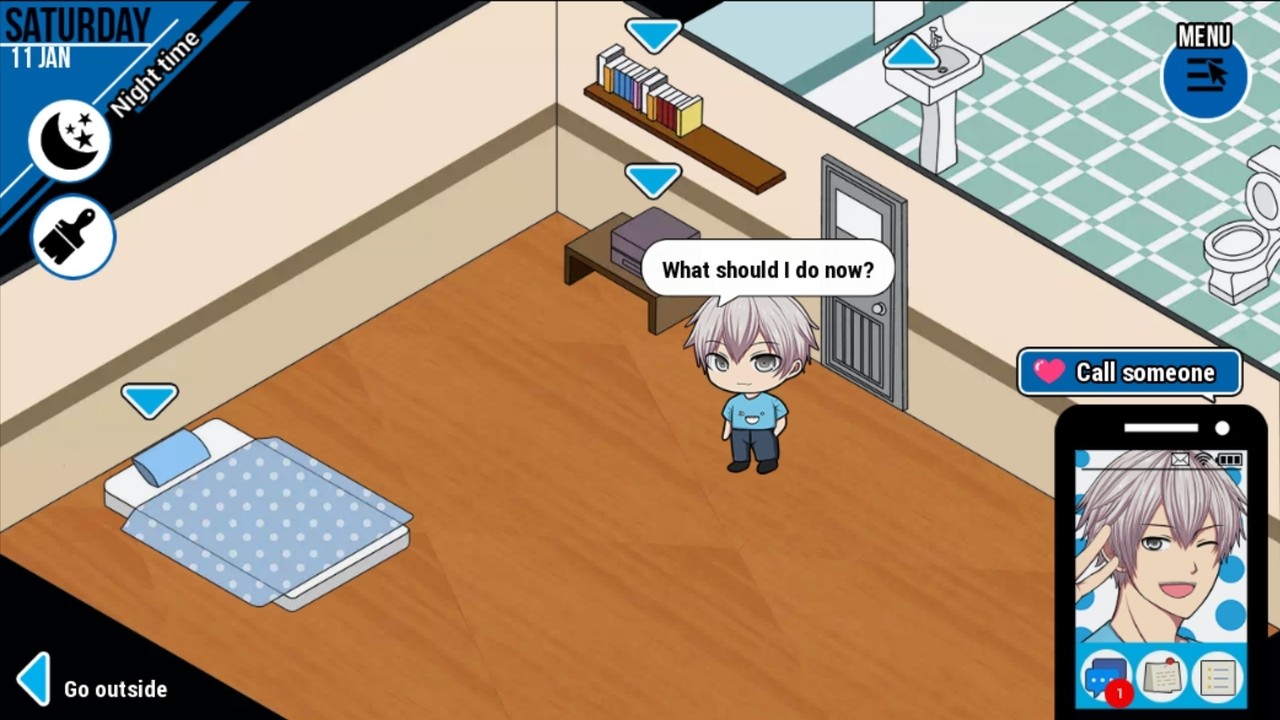Click the blue arrow above the desk
Viewport: 1280px width, 720px height.
[x=653, y=179]
